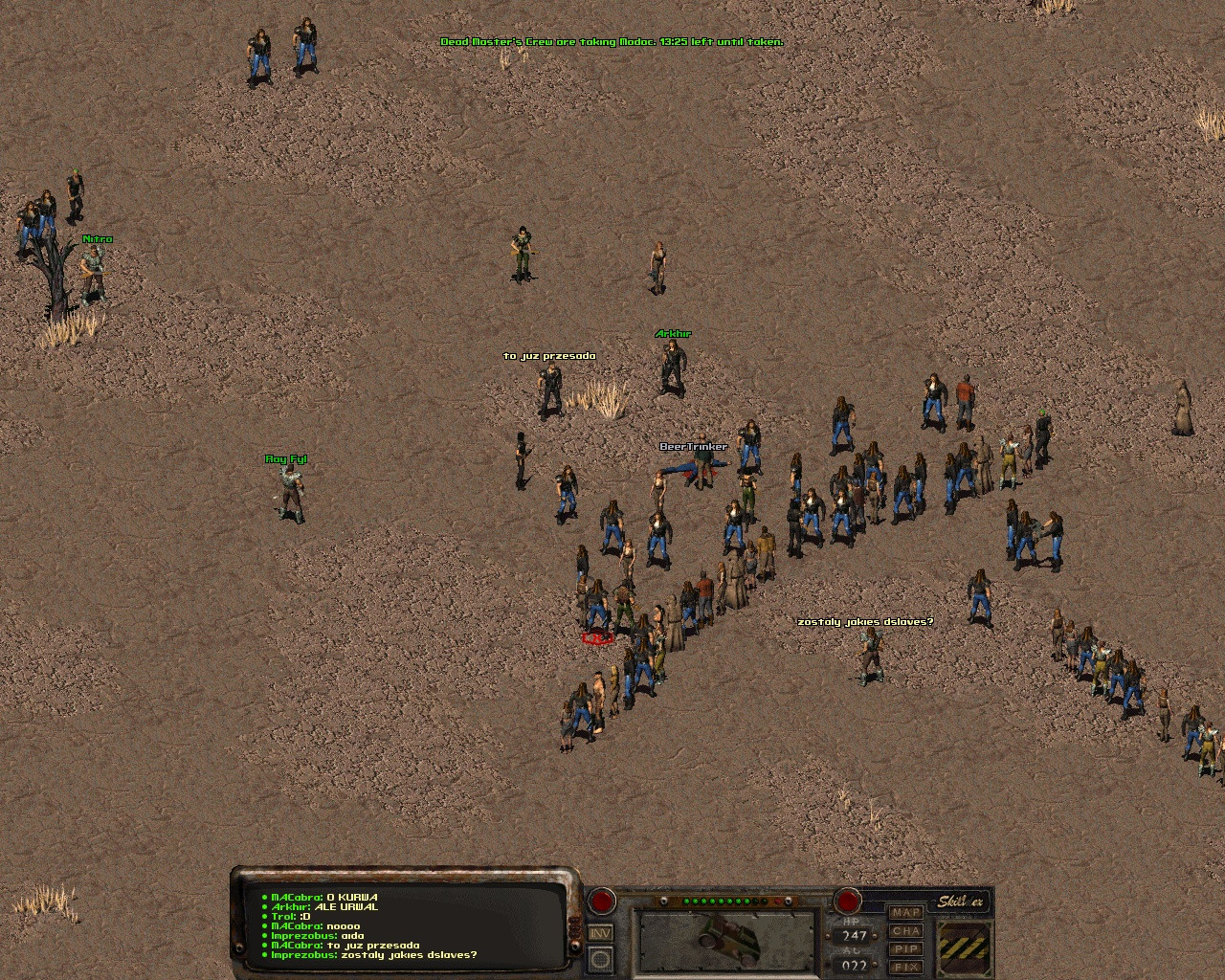Open the PIP Pip-Boy button
The width and height of the screenshot is (1225, 980).
(x=906, y=949)
